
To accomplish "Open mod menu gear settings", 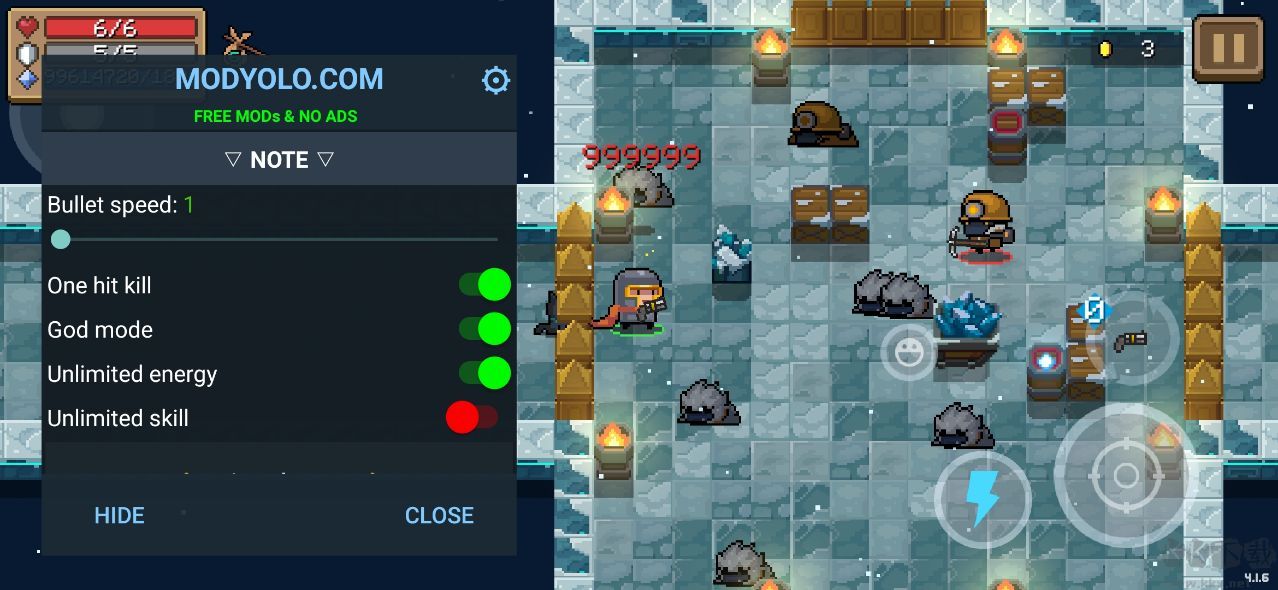I will [x=496, y=80].
